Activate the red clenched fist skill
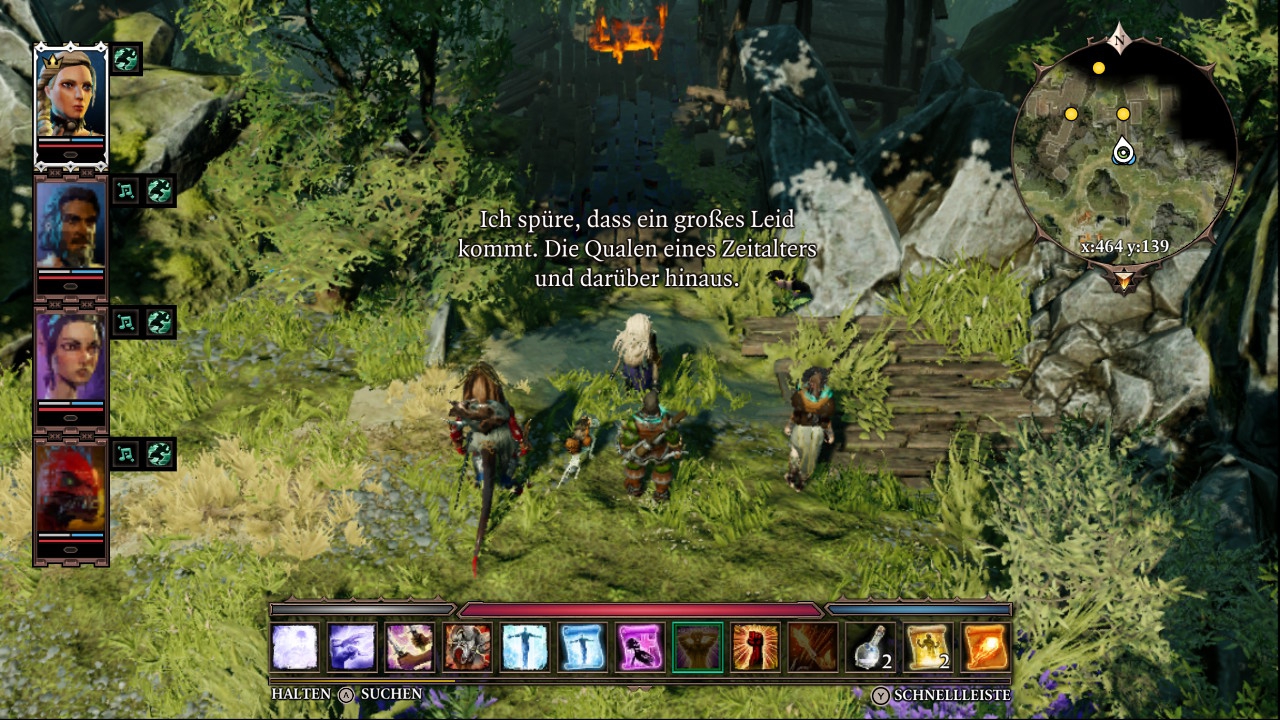 756,648
